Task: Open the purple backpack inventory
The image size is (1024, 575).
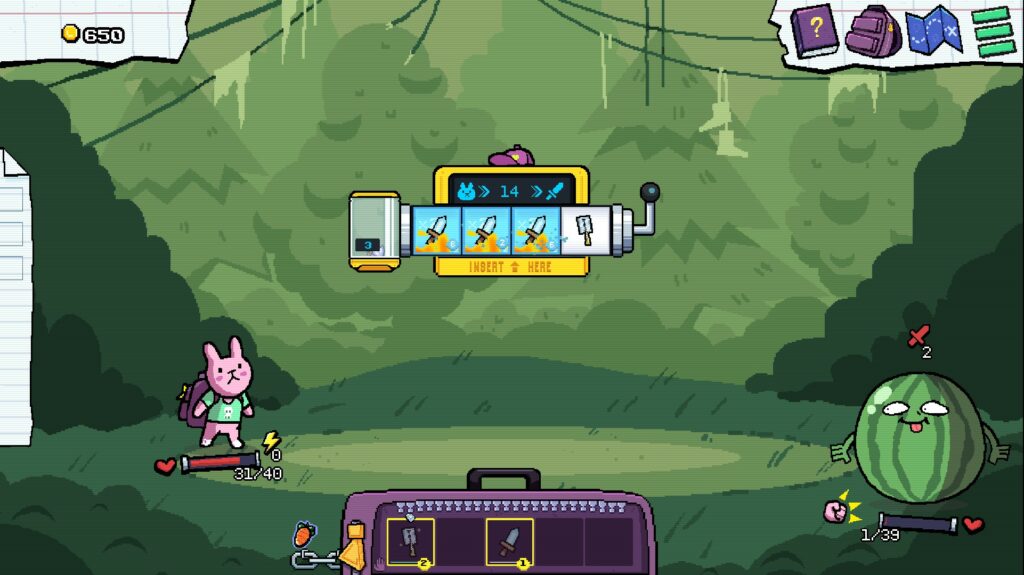Action: click(x=872, y=31)
